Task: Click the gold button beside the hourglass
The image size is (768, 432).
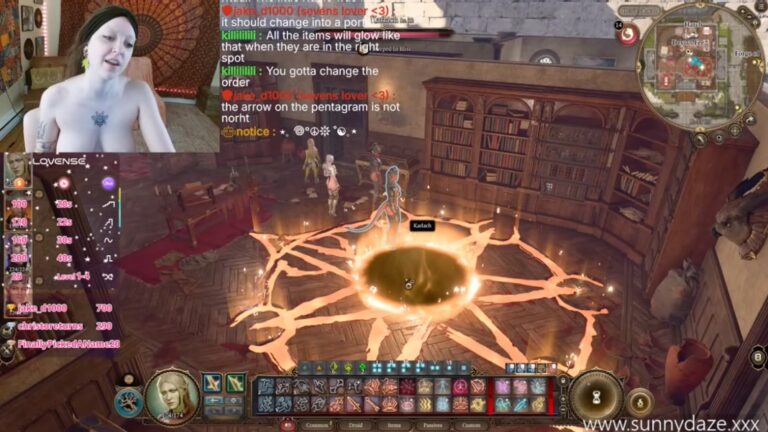Action: [x=640, y=402]
